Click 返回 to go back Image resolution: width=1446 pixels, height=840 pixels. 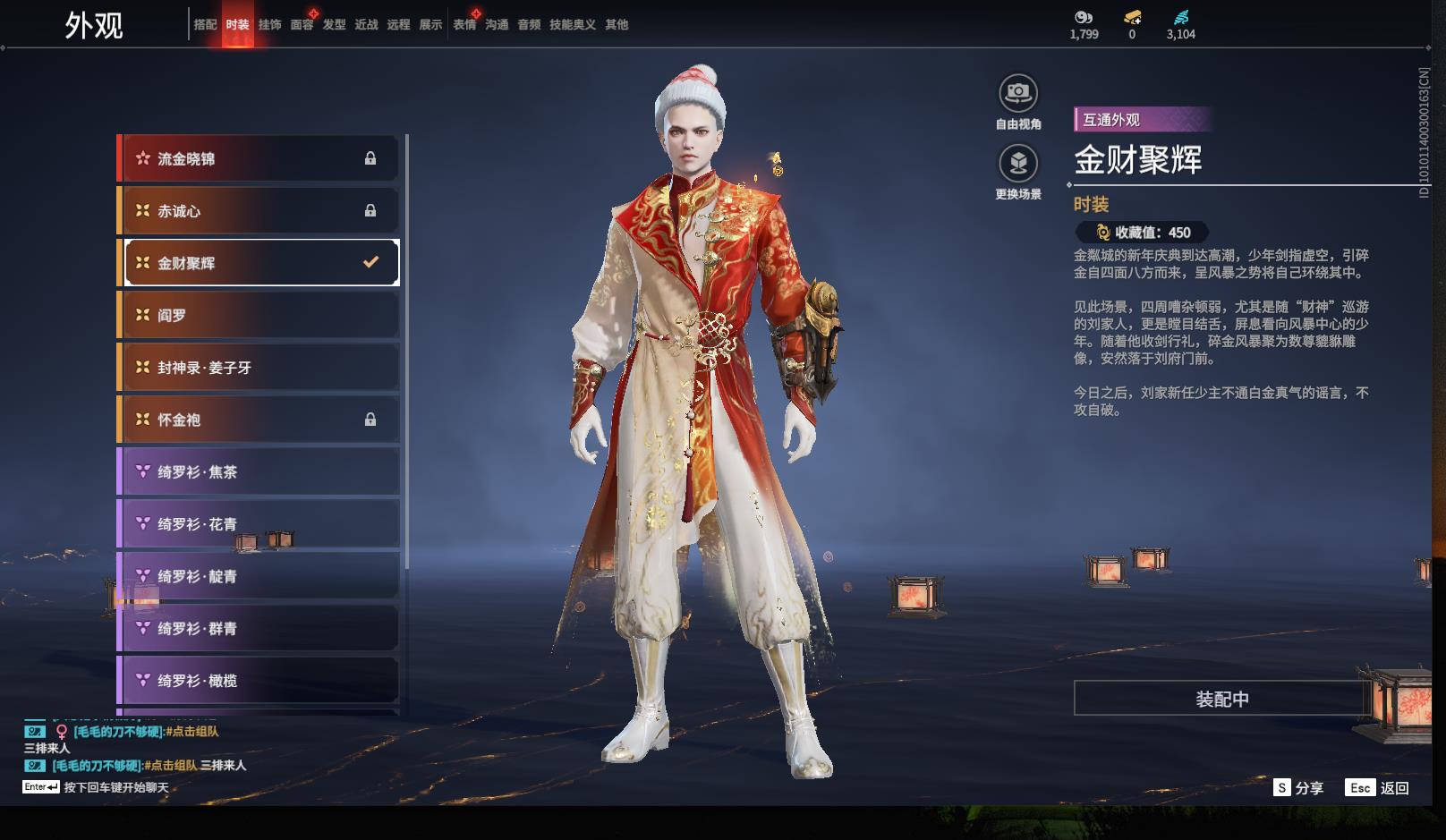1379,788
